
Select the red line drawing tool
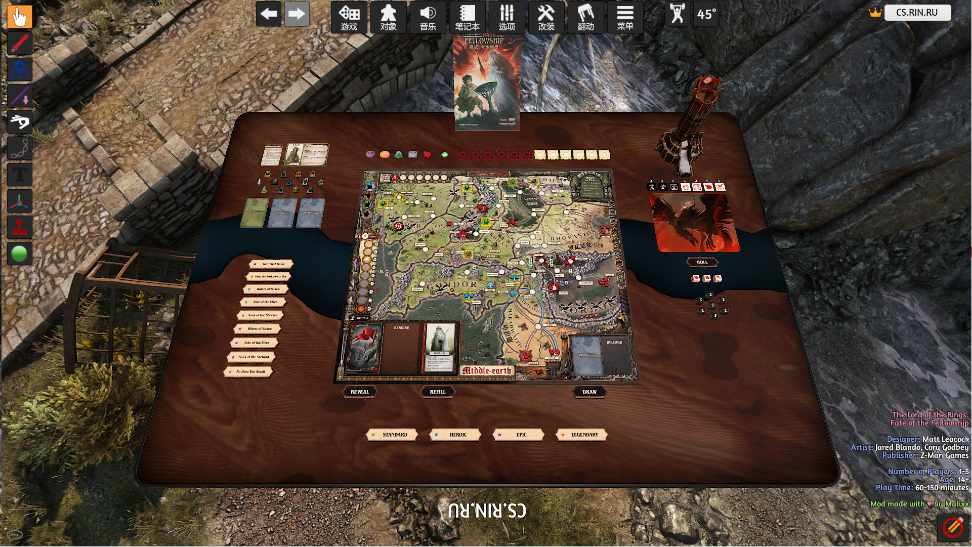coord(20,42)
